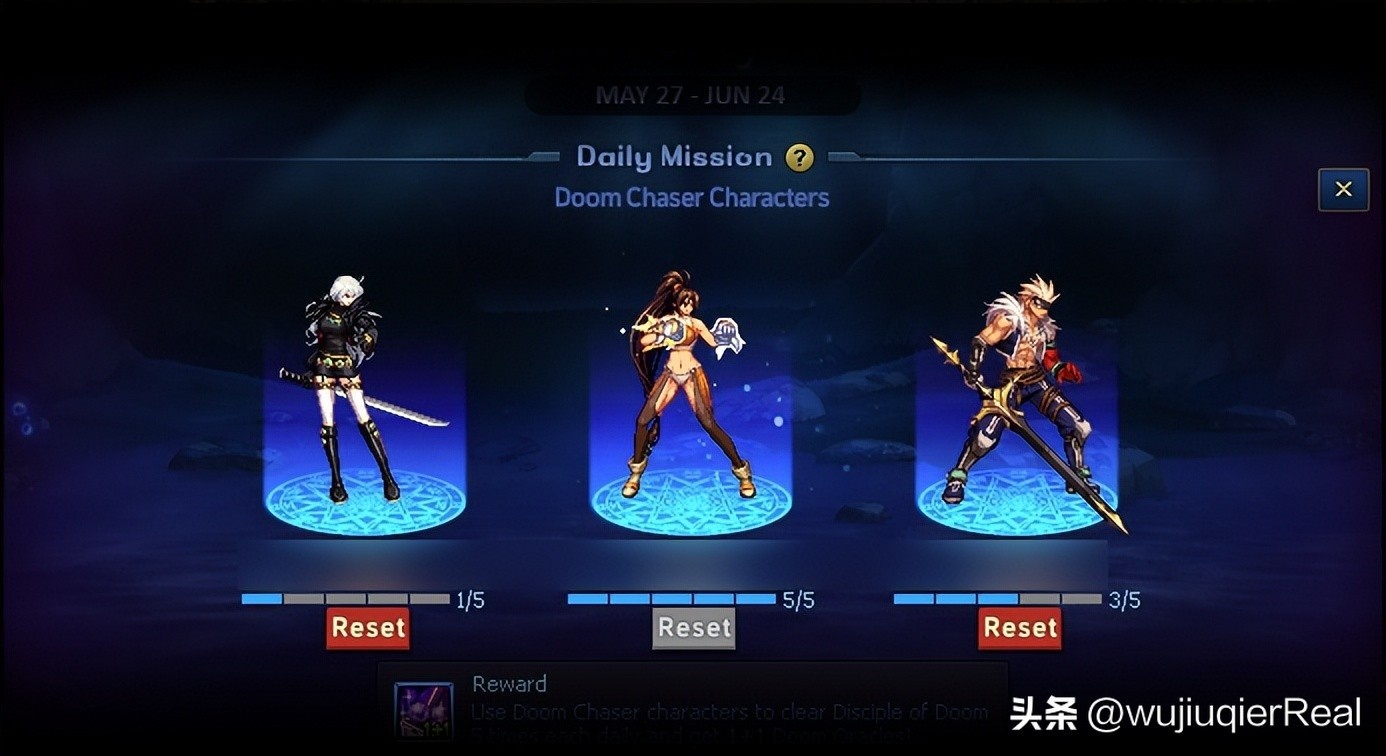Click the grayed Reset under 5/5 progress
The height and width of the screenshot is (756, 1386).
[694, 628]
